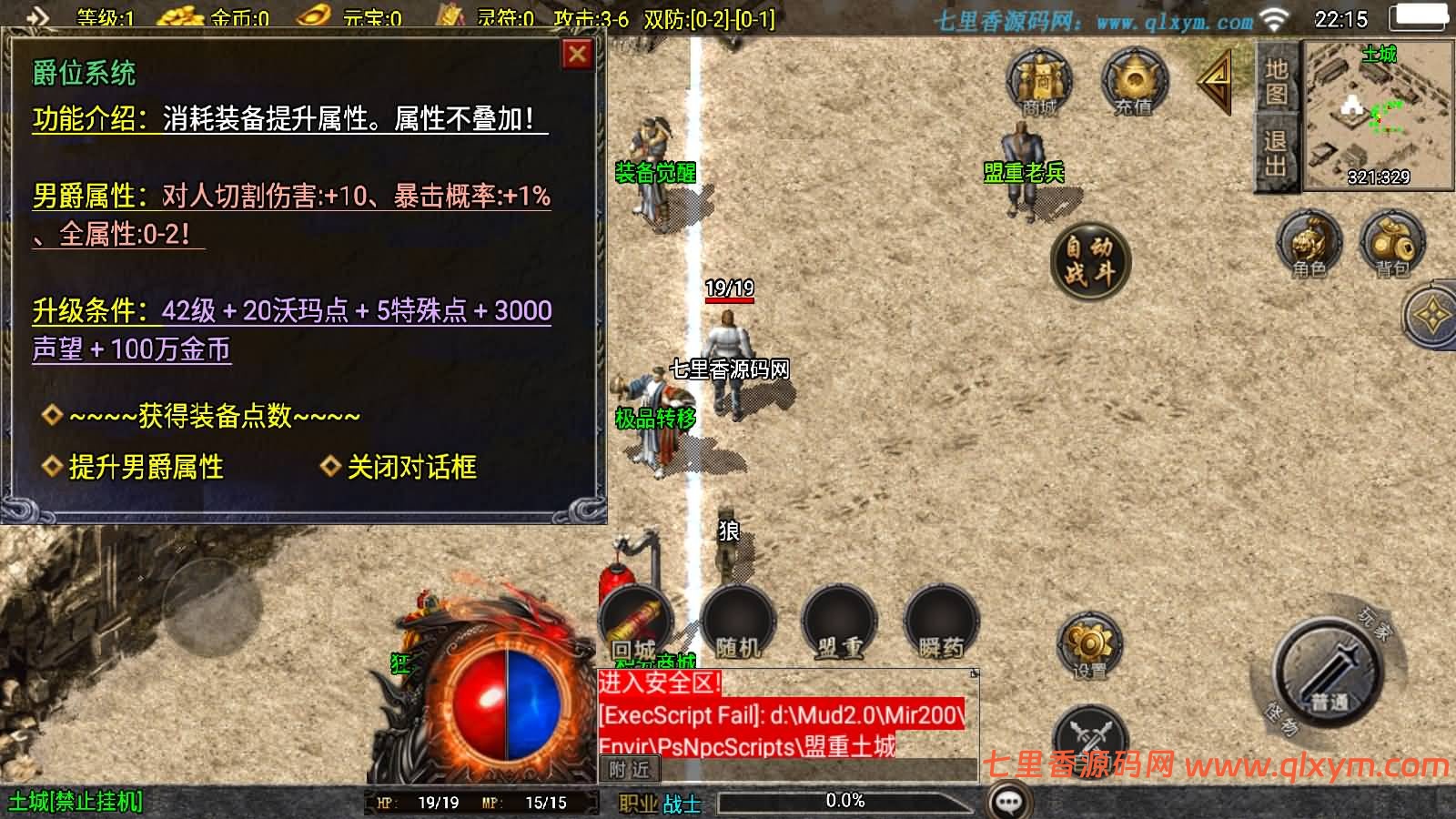Click 关闭对话框 to dismiss the dialog
The width and height of the screenshot is (1456, 819).
click(x=409, y=466)
